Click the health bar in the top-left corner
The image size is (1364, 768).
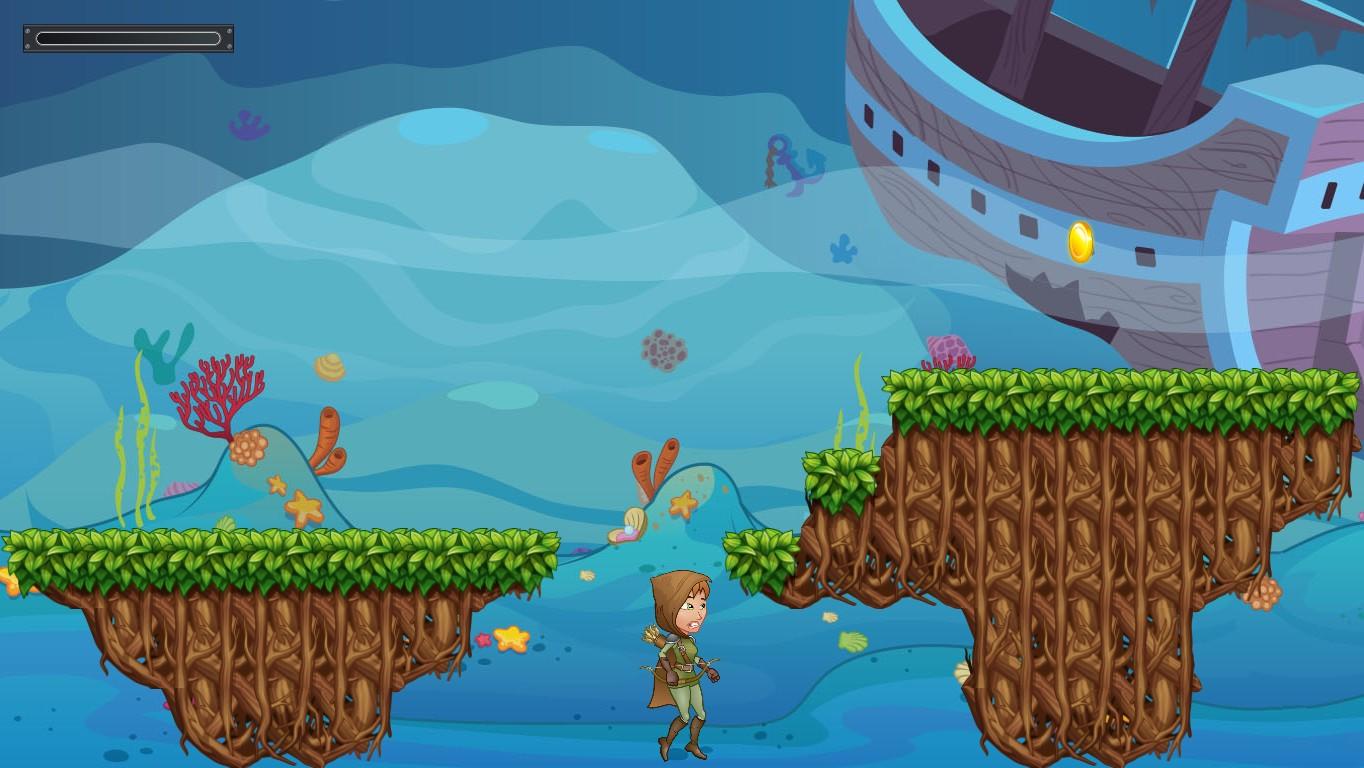(127, 37)
